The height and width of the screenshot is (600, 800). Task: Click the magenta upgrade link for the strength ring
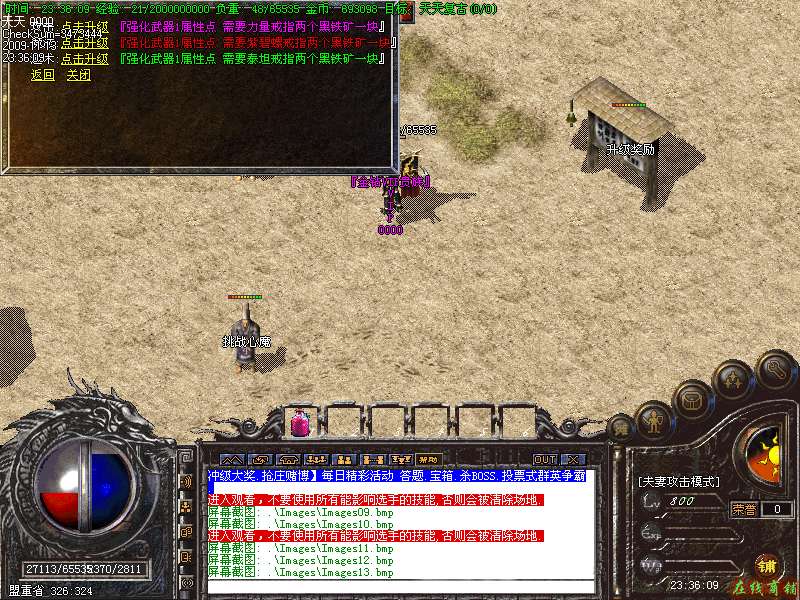[84, 27]
